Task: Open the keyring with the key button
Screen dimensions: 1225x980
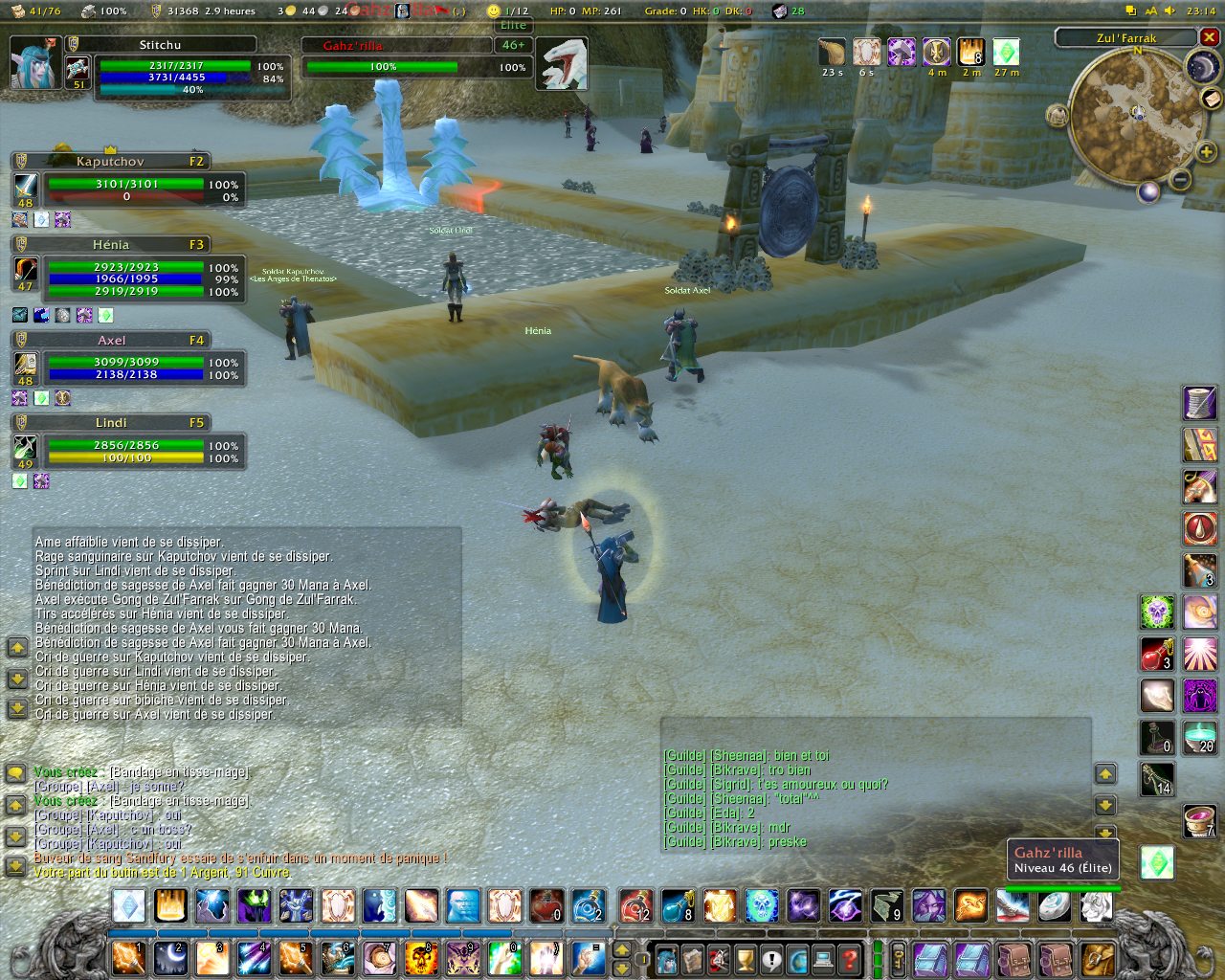Action: [899, 957]
